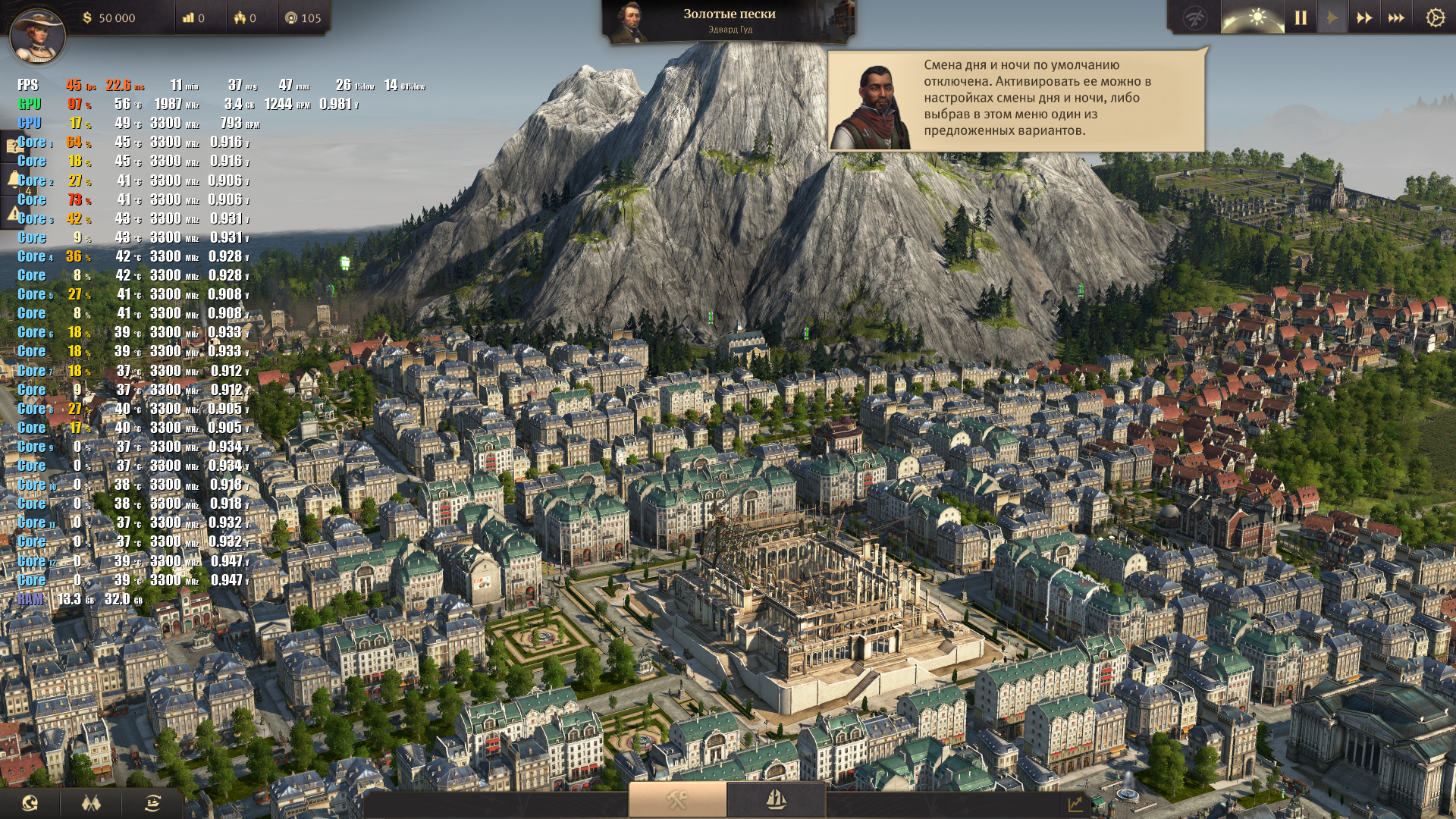The image size is (1456, 819).
Task: Open the statistics chart button
Action: point(1075,804)
